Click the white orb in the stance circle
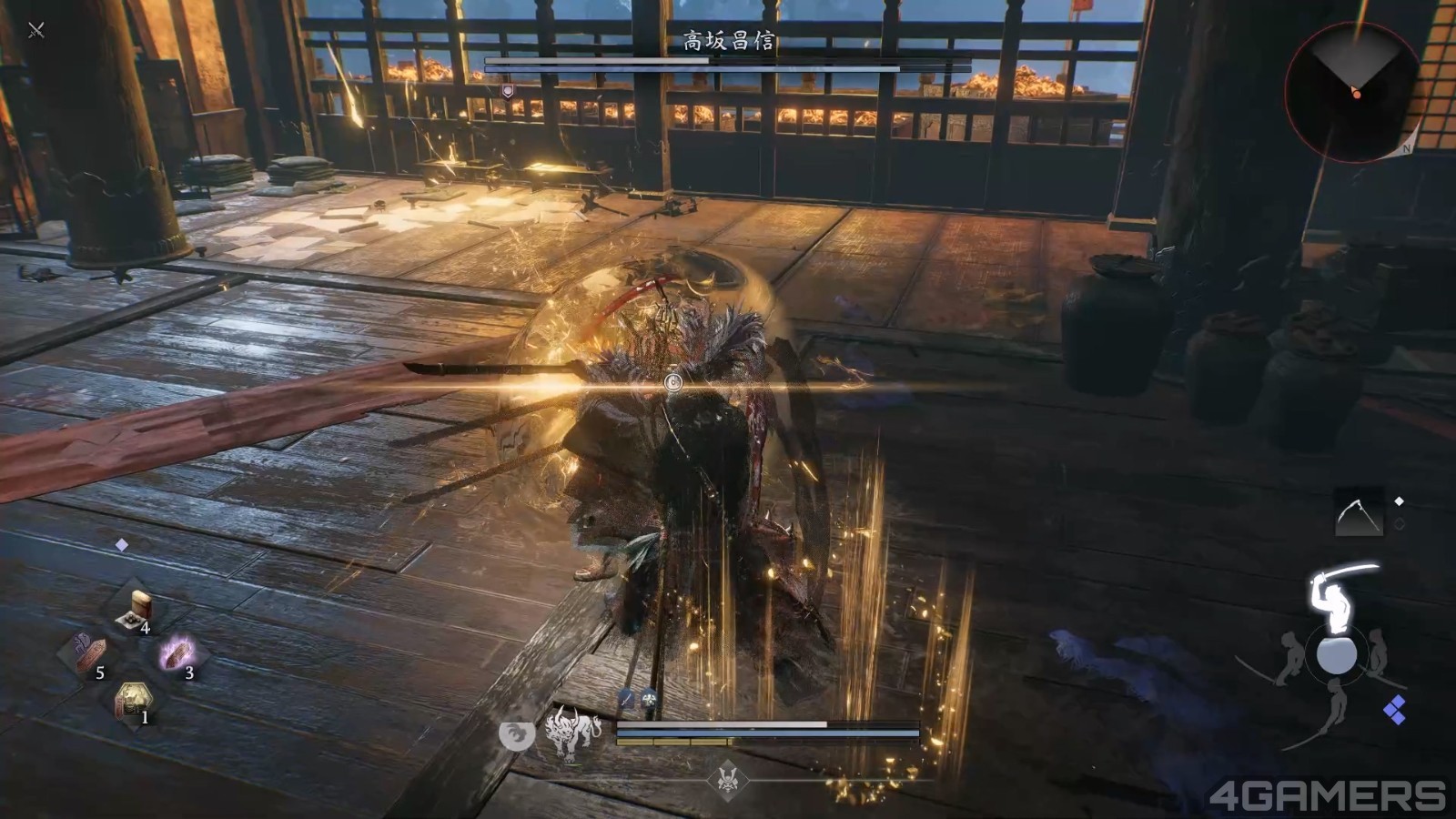Image resolution: width=1456 pixels, height=819 pixels. point(1337,655)
